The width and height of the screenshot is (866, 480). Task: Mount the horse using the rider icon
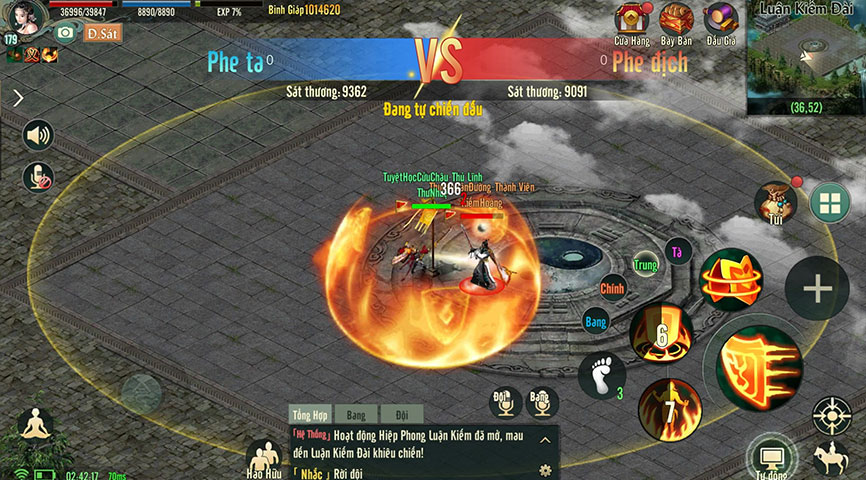tap(830, 459)
